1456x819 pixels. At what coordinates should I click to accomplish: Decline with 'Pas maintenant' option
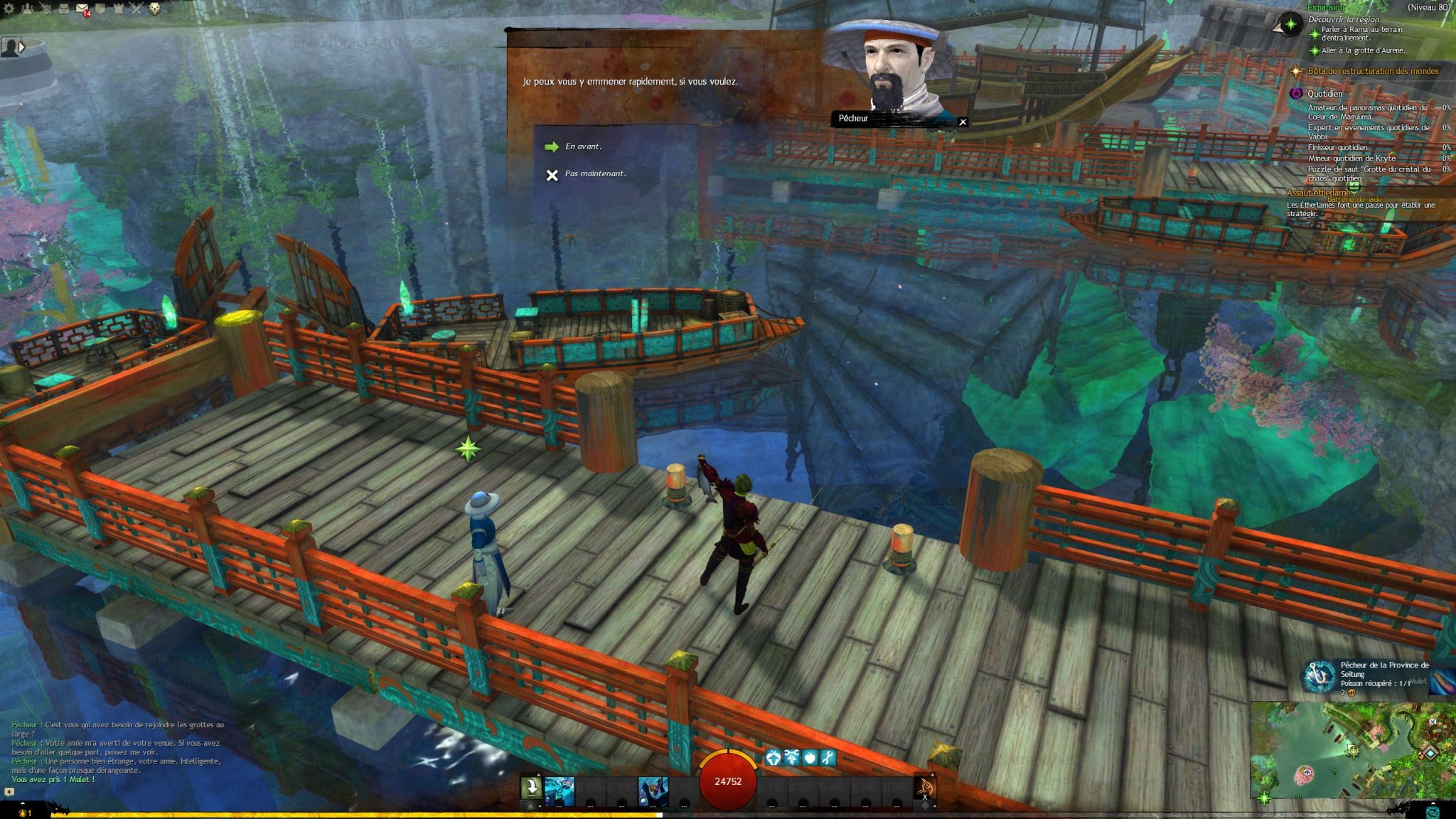click(596, 174)
